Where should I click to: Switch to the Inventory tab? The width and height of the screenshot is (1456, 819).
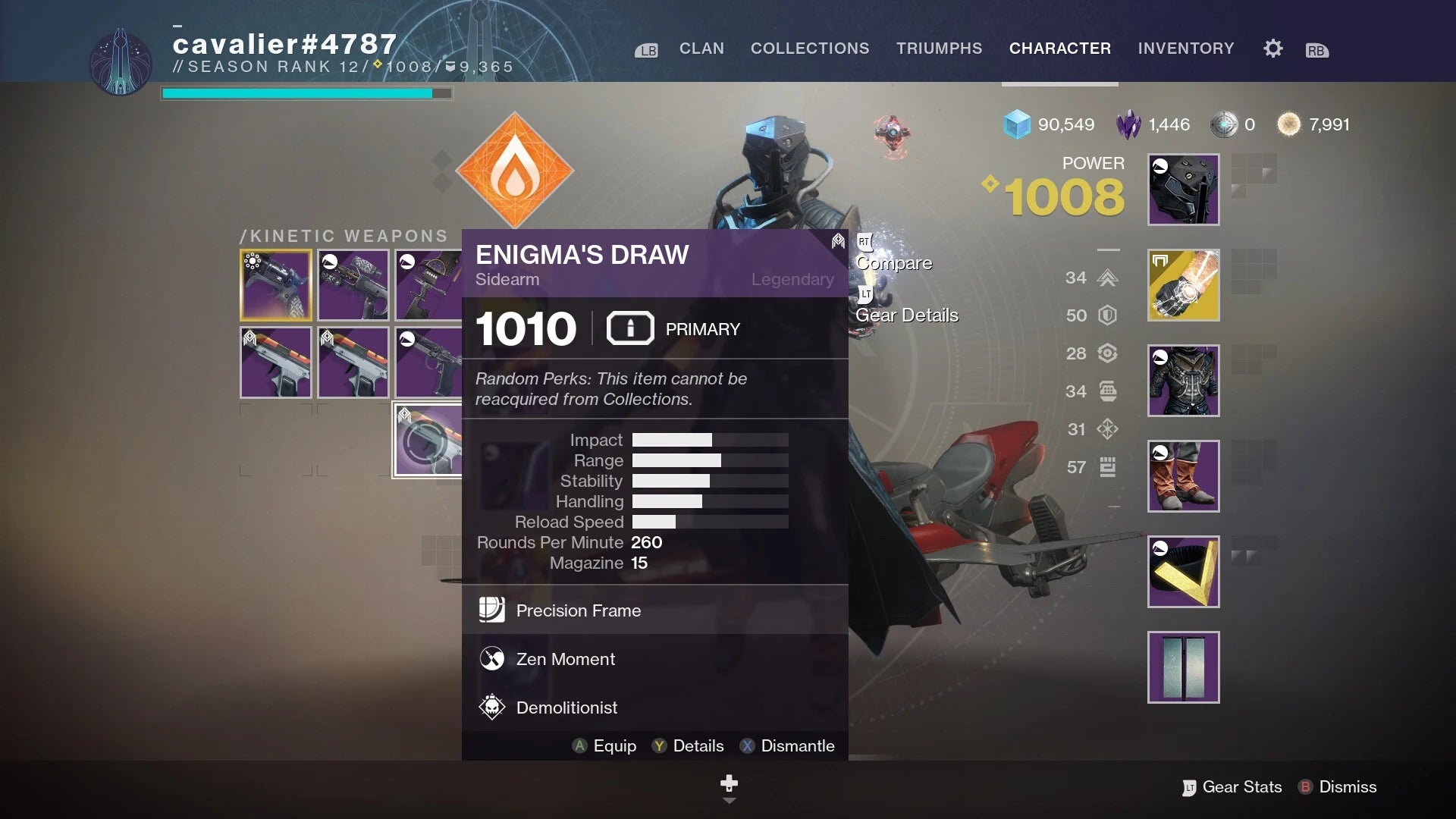tap(1185, 48)
